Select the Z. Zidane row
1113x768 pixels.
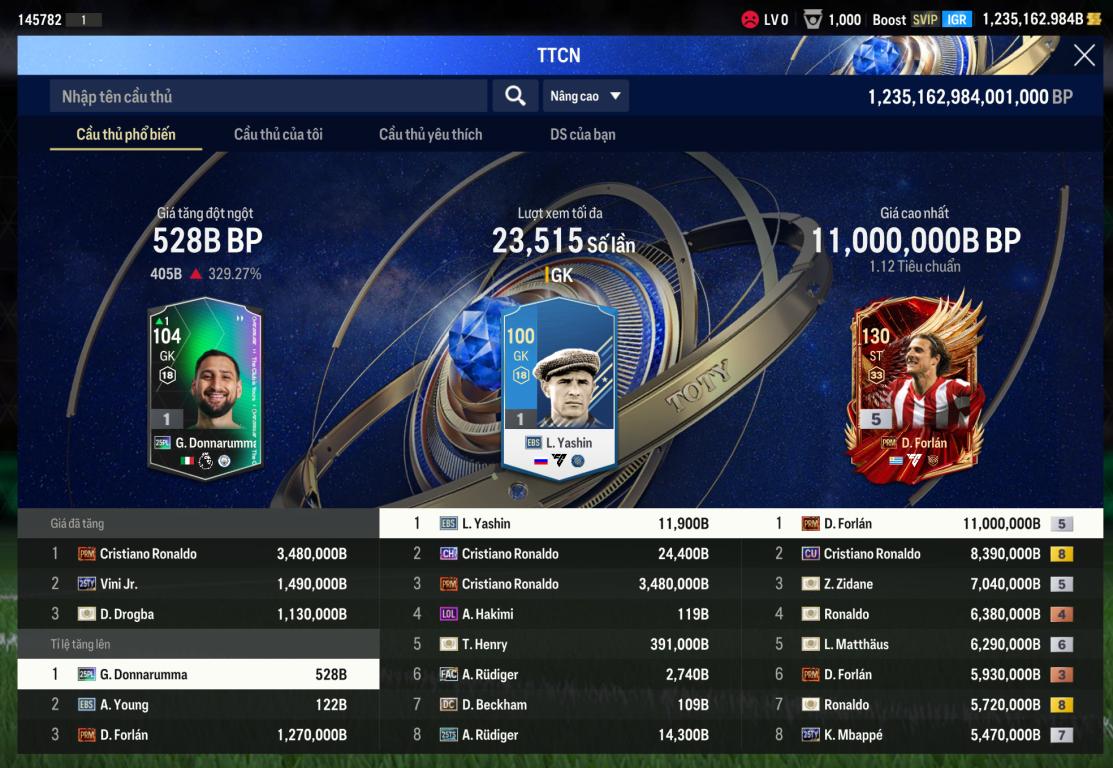click(922, 584)
